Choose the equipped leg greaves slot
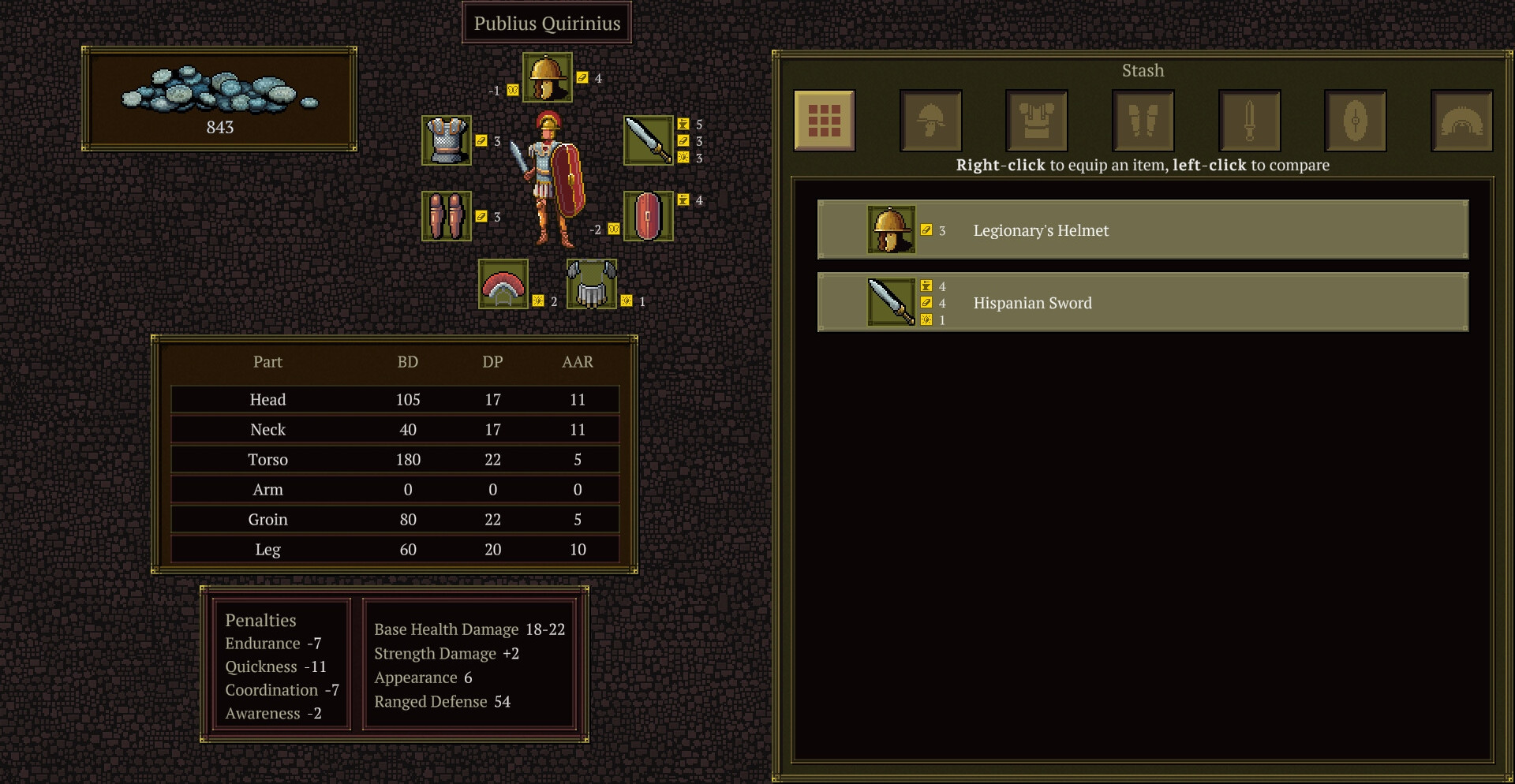The width and height of the screenshot is (1515, 784). [x=447, y=216]
